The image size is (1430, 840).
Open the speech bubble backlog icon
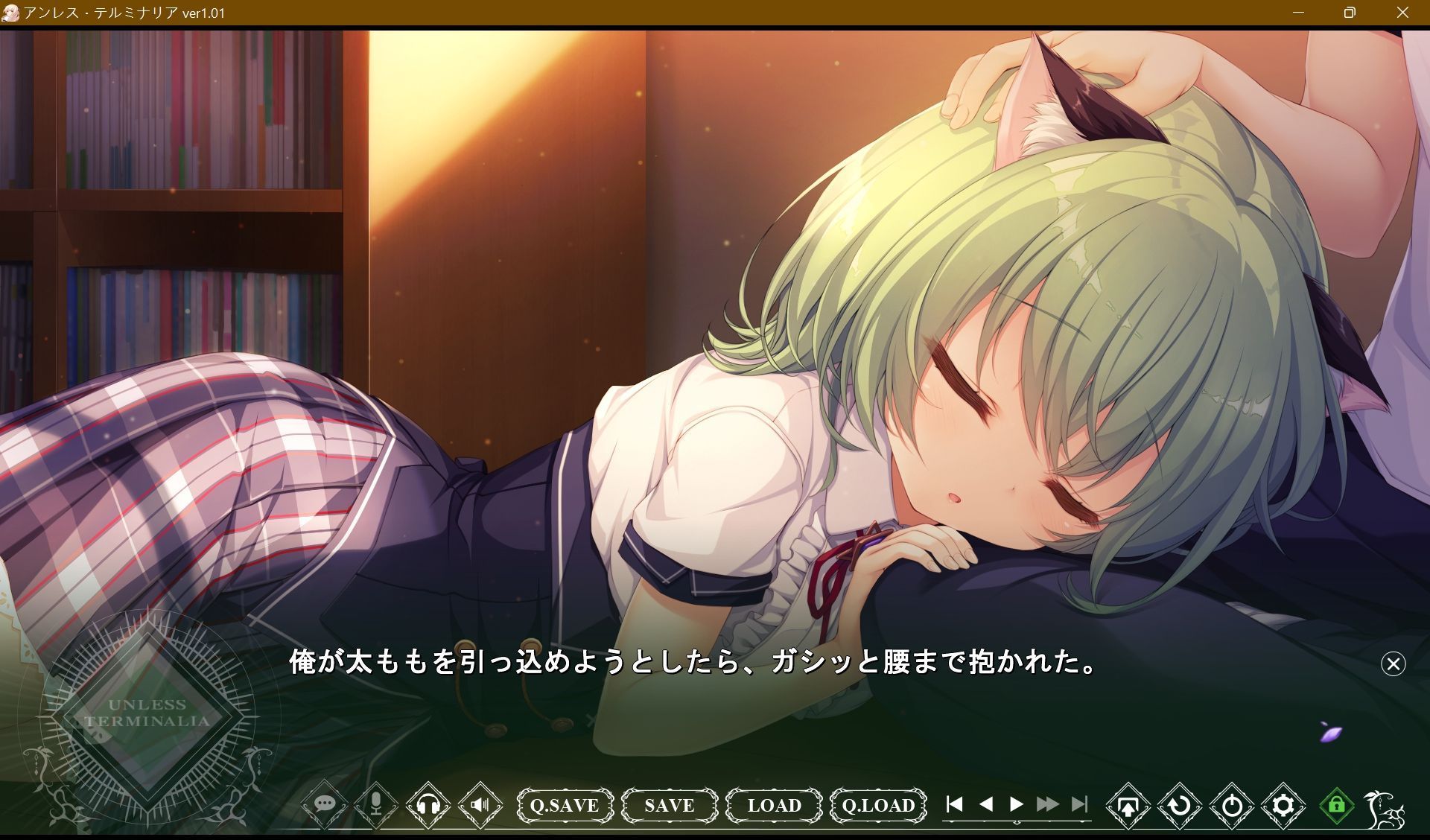click(x=324, y=804)
